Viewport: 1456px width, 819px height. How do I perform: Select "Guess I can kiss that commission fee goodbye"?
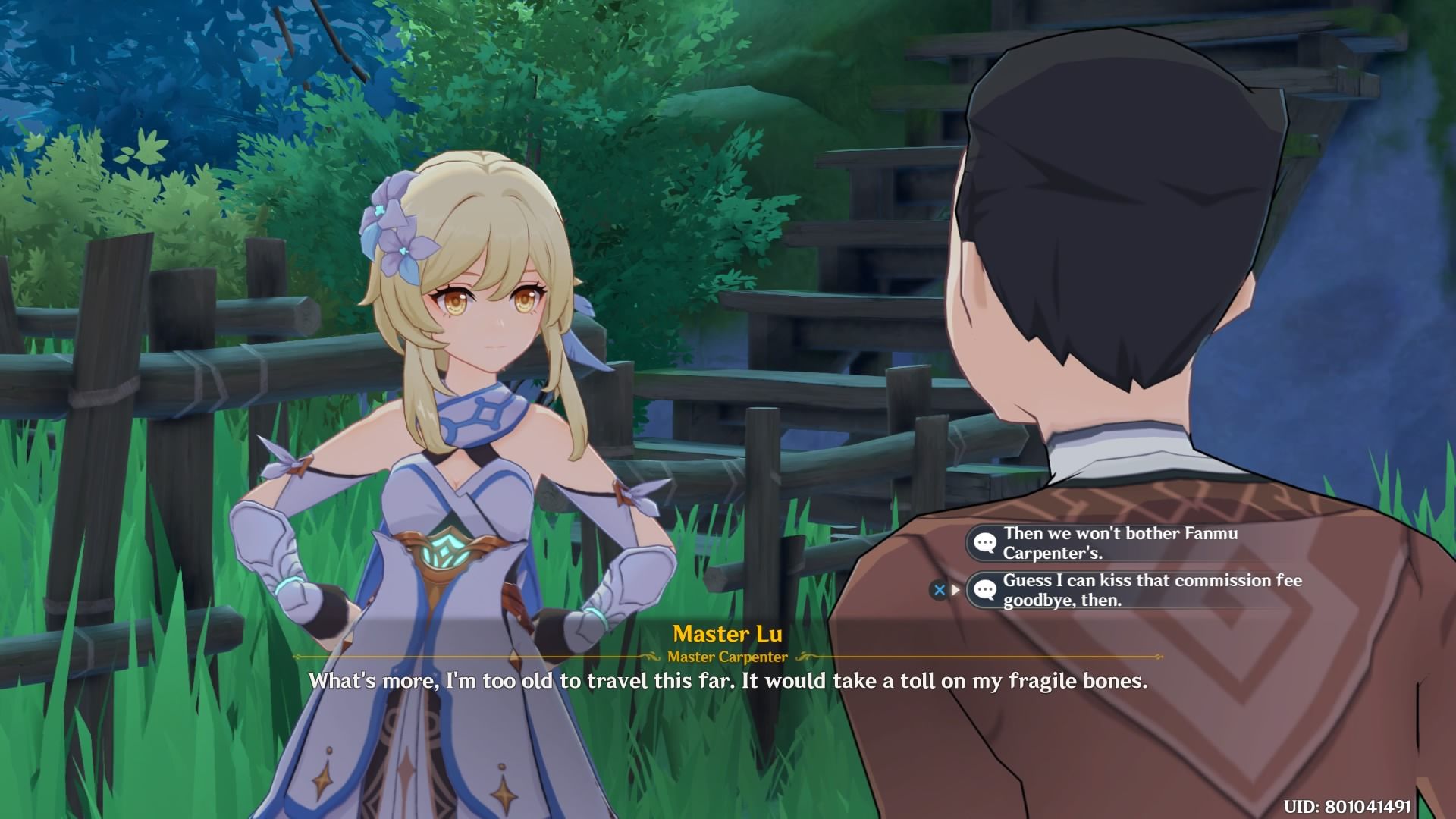click(x=1151, y=590)
